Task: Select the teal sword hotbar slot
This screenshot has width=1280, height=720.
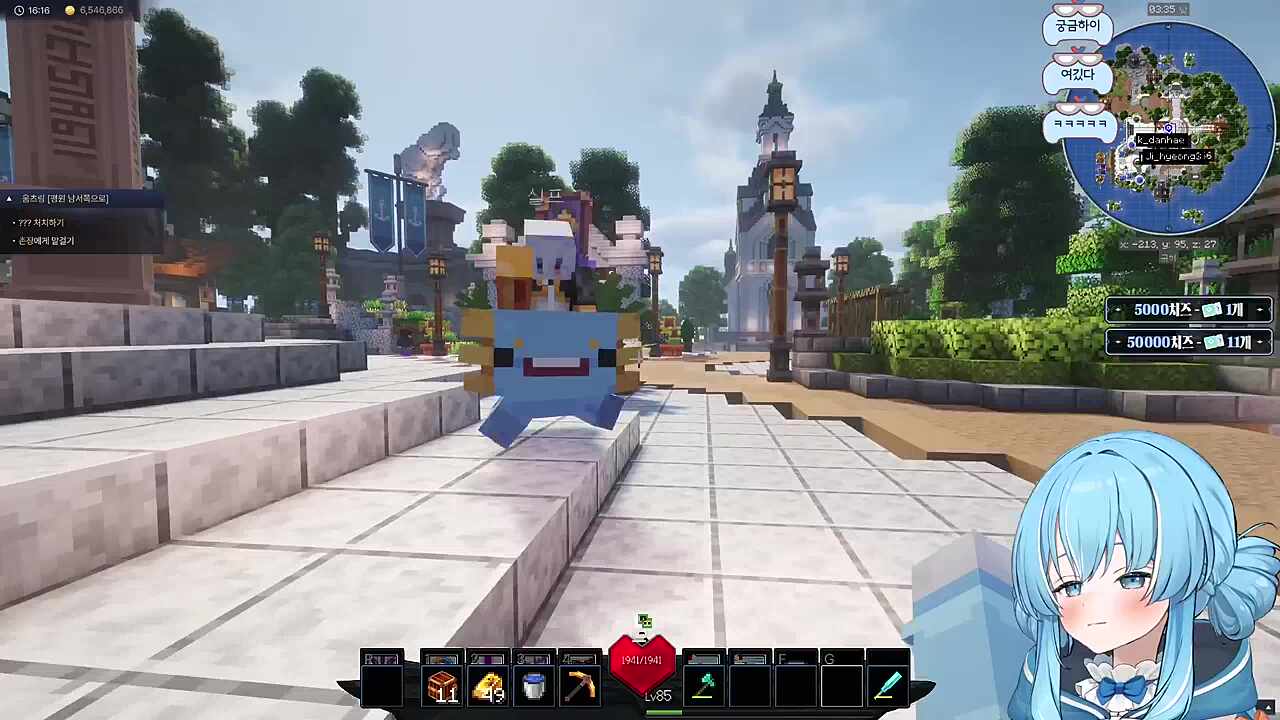Action: point(888,686)
